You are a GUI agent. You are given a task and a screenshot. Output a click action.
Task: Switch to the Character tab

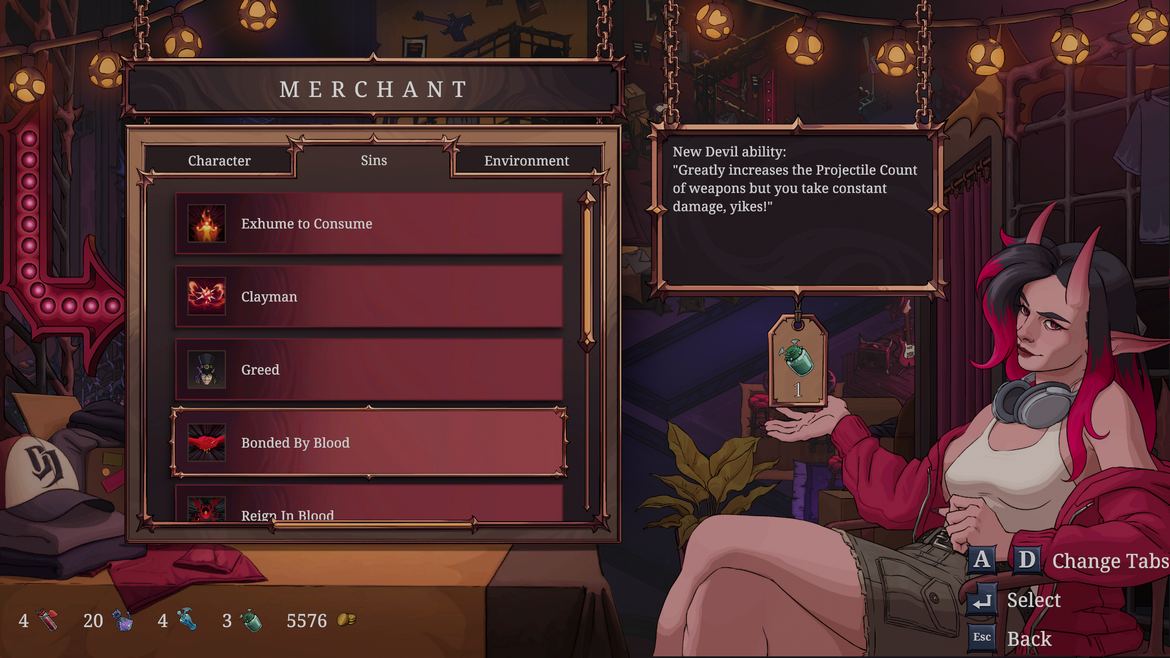click(x=219, y=161)
